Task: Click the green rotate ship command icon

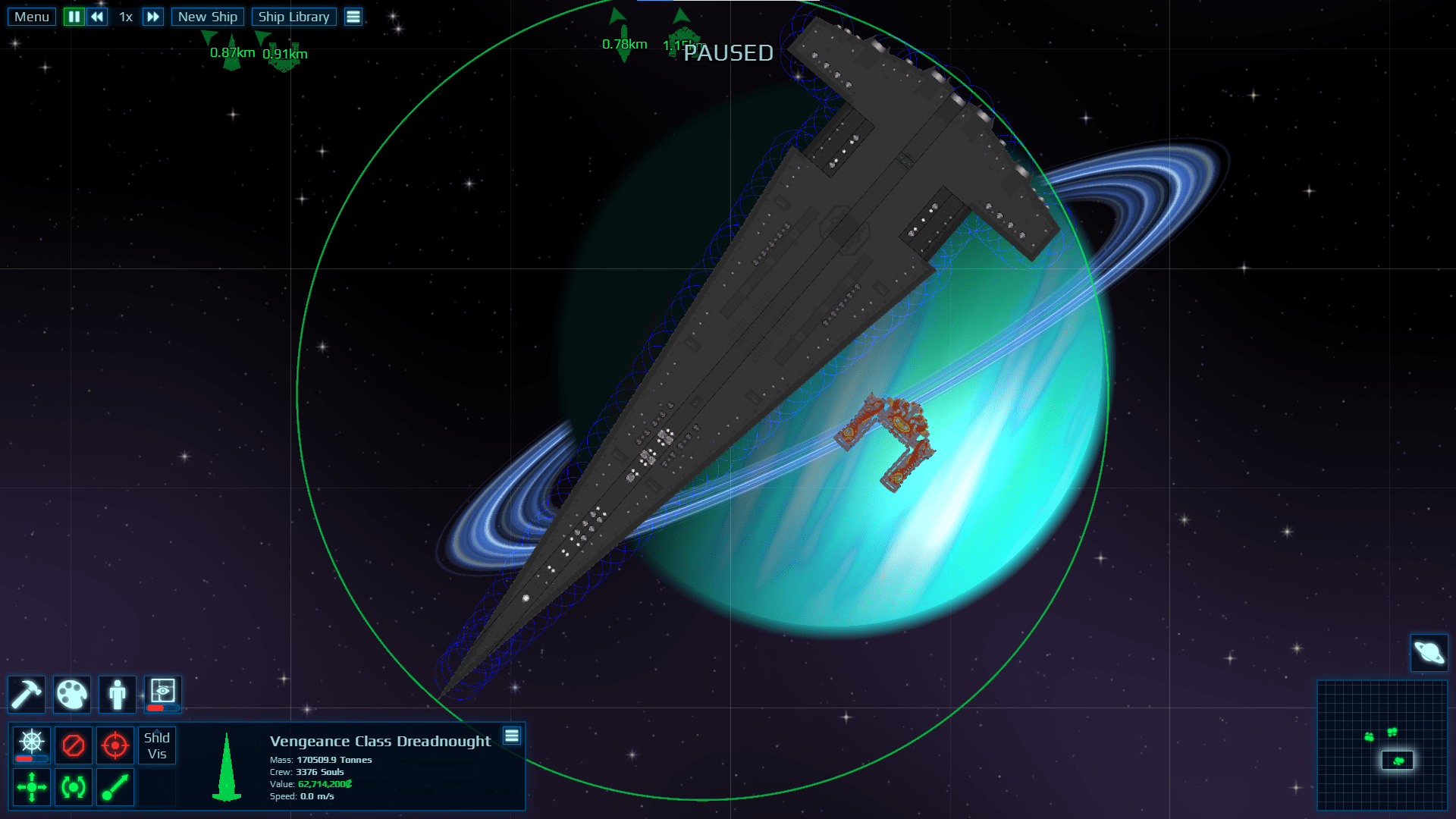Action: pyautogui.click(x=73, y=787)
